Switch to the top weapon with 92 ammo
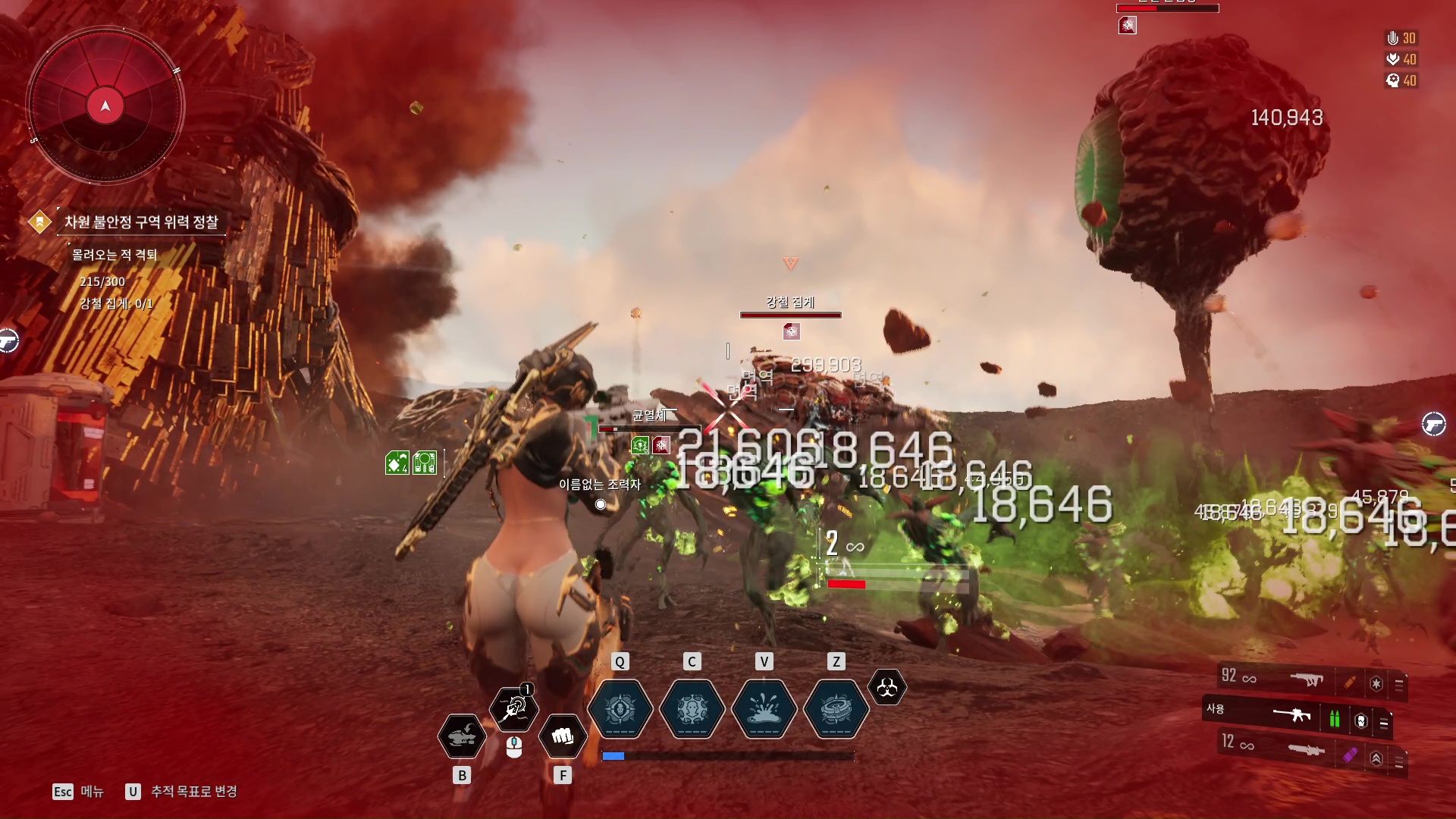 pos(1306,679)
